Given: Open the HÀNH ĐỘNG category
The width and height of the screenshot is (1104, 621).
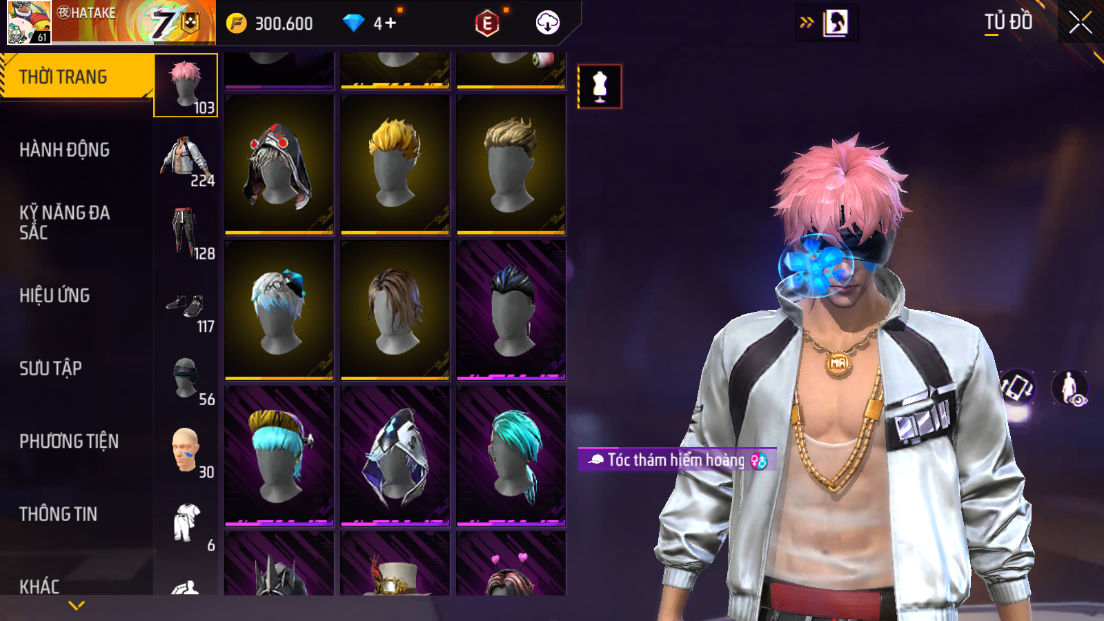Looking at the screenshot, I should (x=65, y=150).
